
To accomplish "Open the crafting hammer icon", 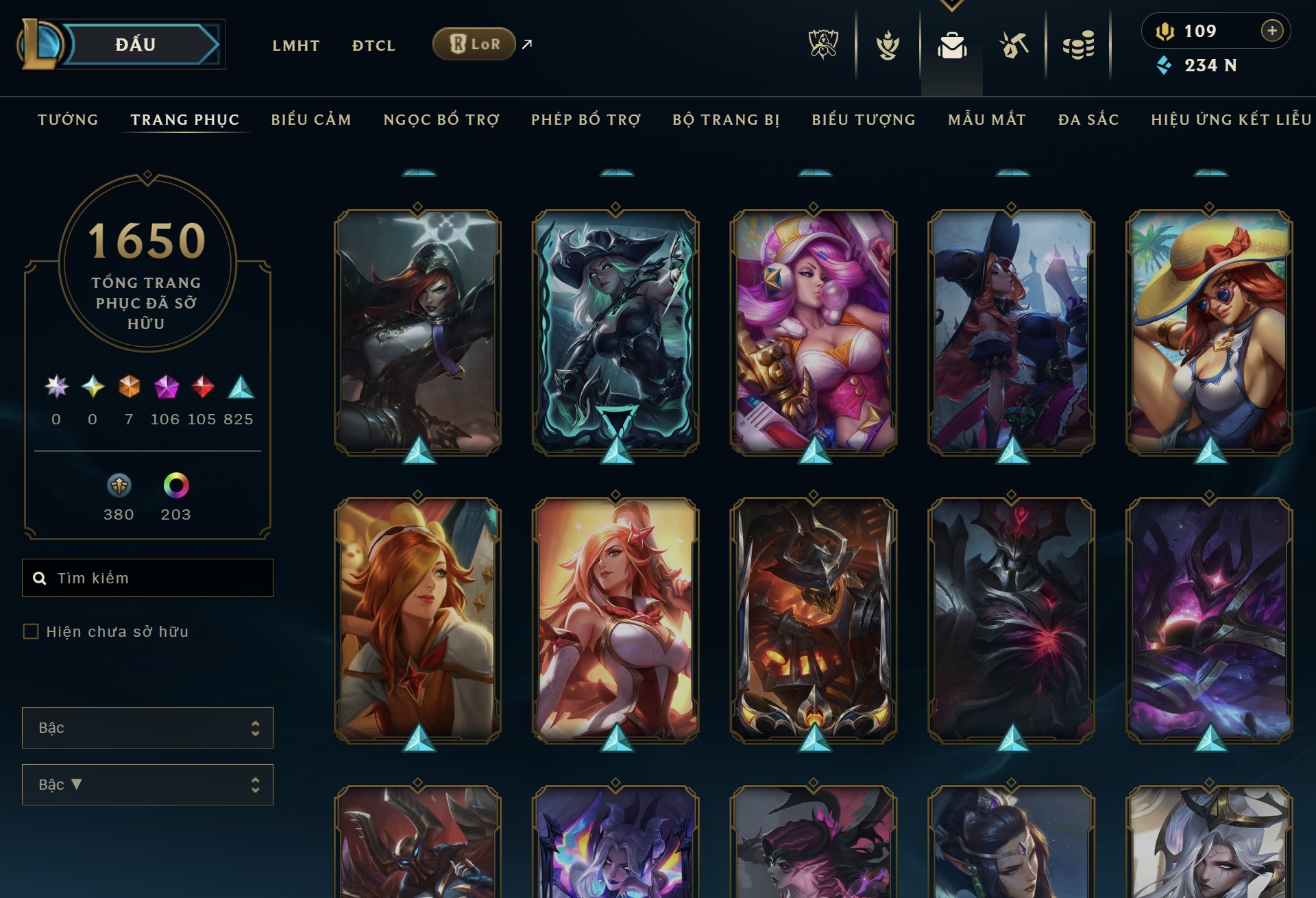I will click(x=1014, y=45).
